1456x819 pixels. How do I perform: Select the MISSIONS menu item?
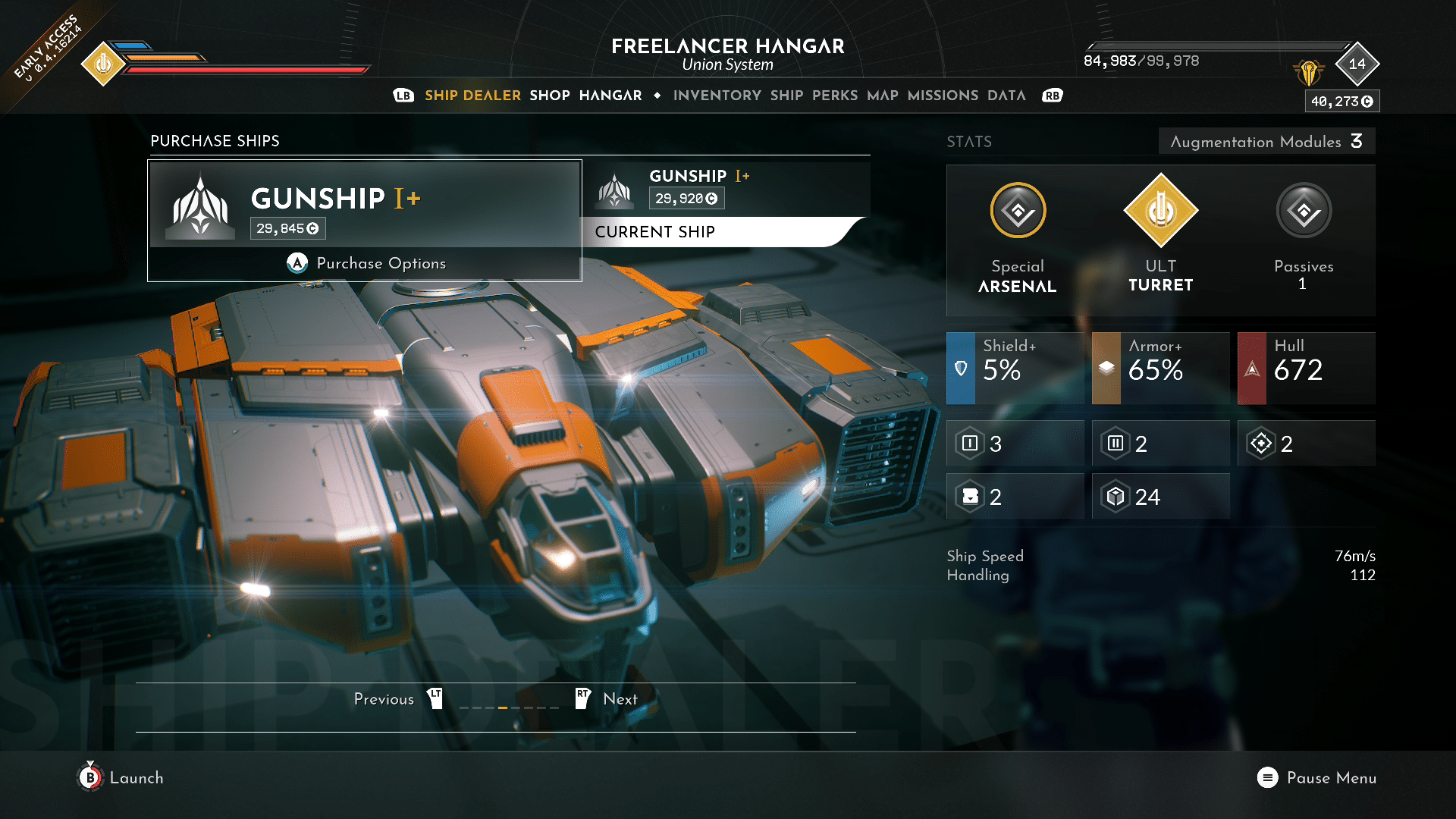[942, 96]
